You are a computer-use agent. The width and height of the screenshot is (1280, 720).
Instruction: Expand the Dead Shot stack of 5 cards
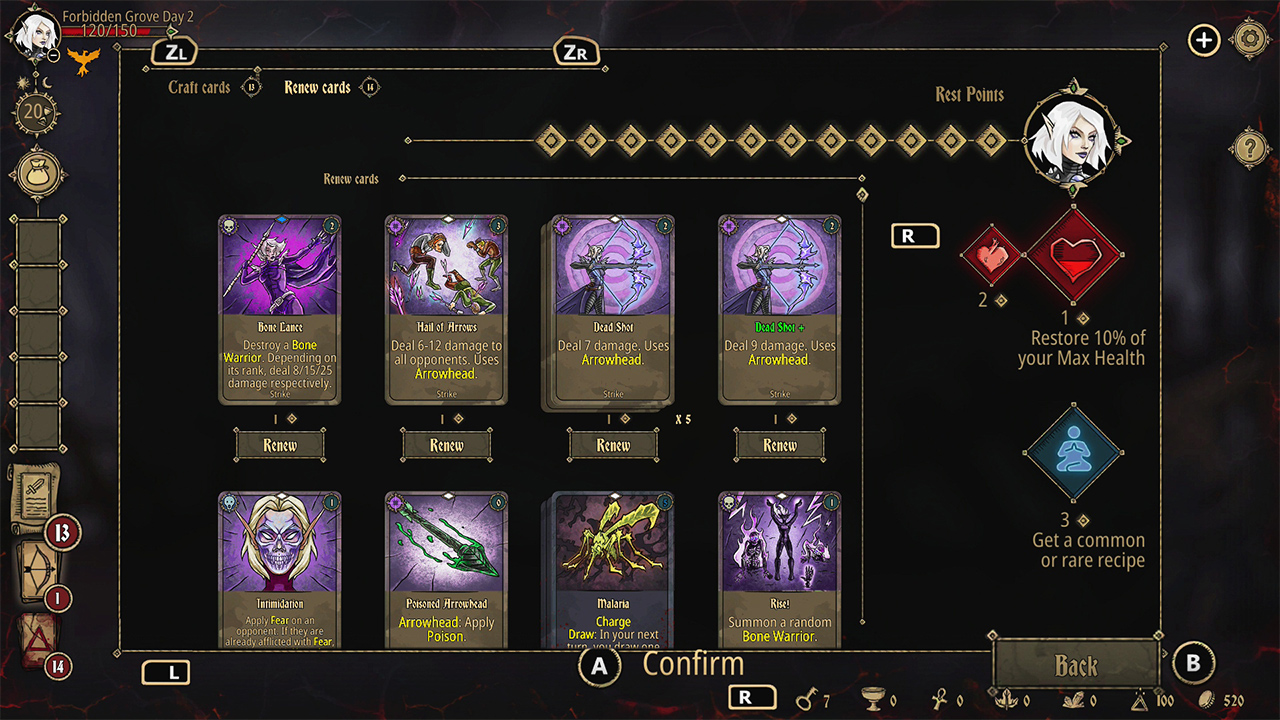[612, 310]
